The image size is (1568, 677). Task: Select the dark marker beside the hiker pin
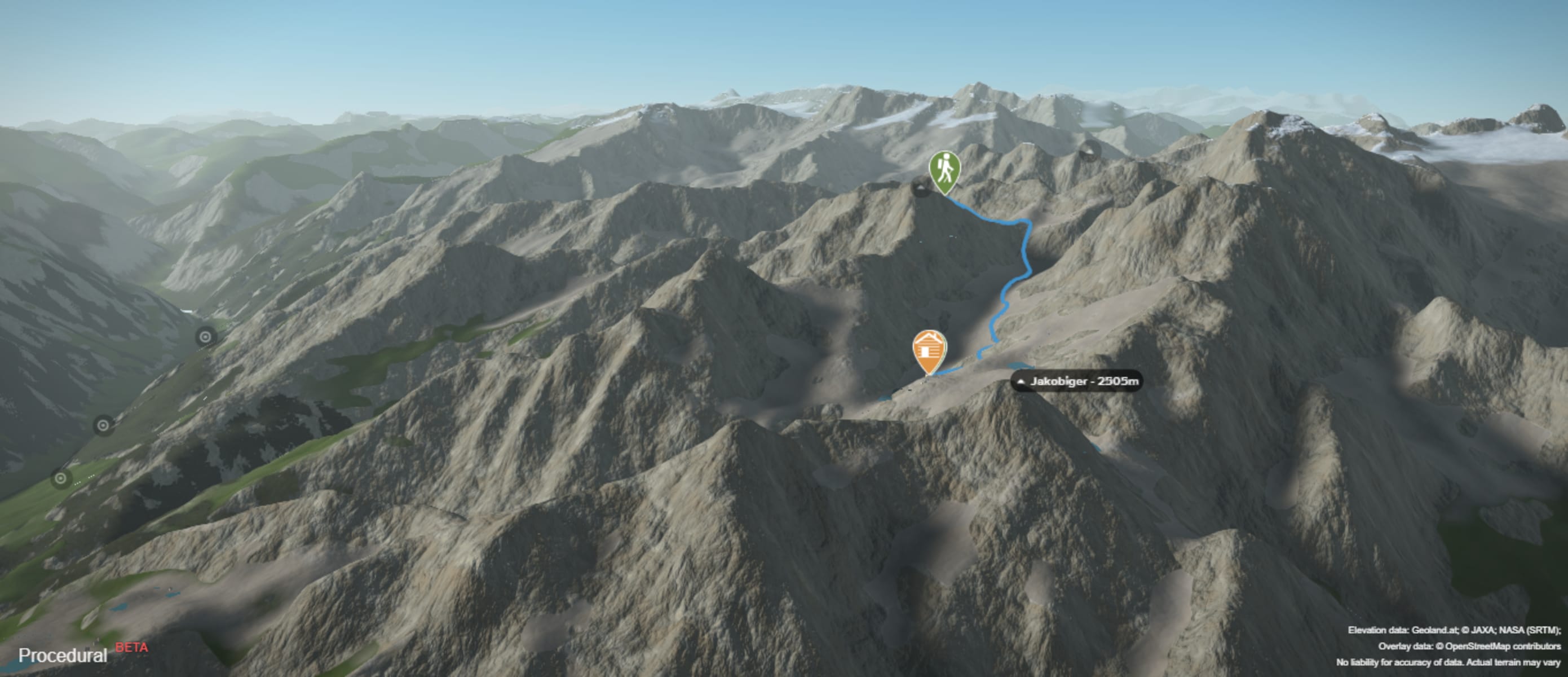pos(921,187)
